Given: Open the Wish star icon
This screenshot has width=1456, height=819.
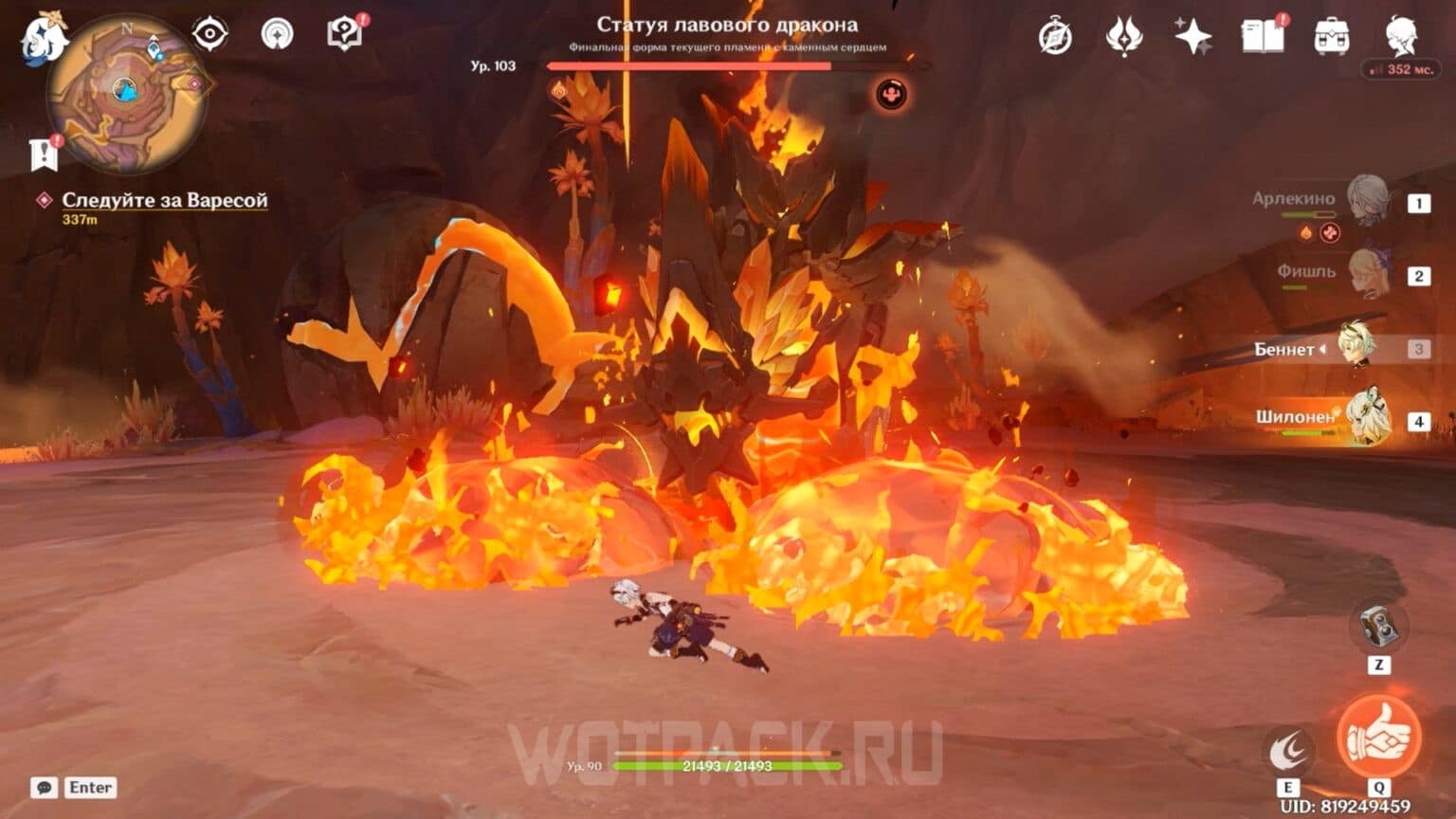Looking at the screenshot, I should pyautogui.click(x=1194, y=36).
